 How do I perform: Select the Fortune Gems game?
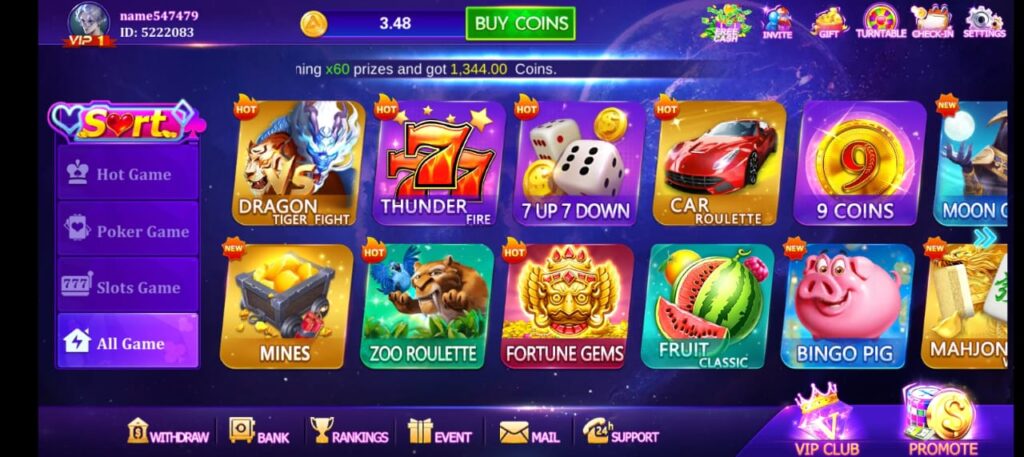pos(565,306)
